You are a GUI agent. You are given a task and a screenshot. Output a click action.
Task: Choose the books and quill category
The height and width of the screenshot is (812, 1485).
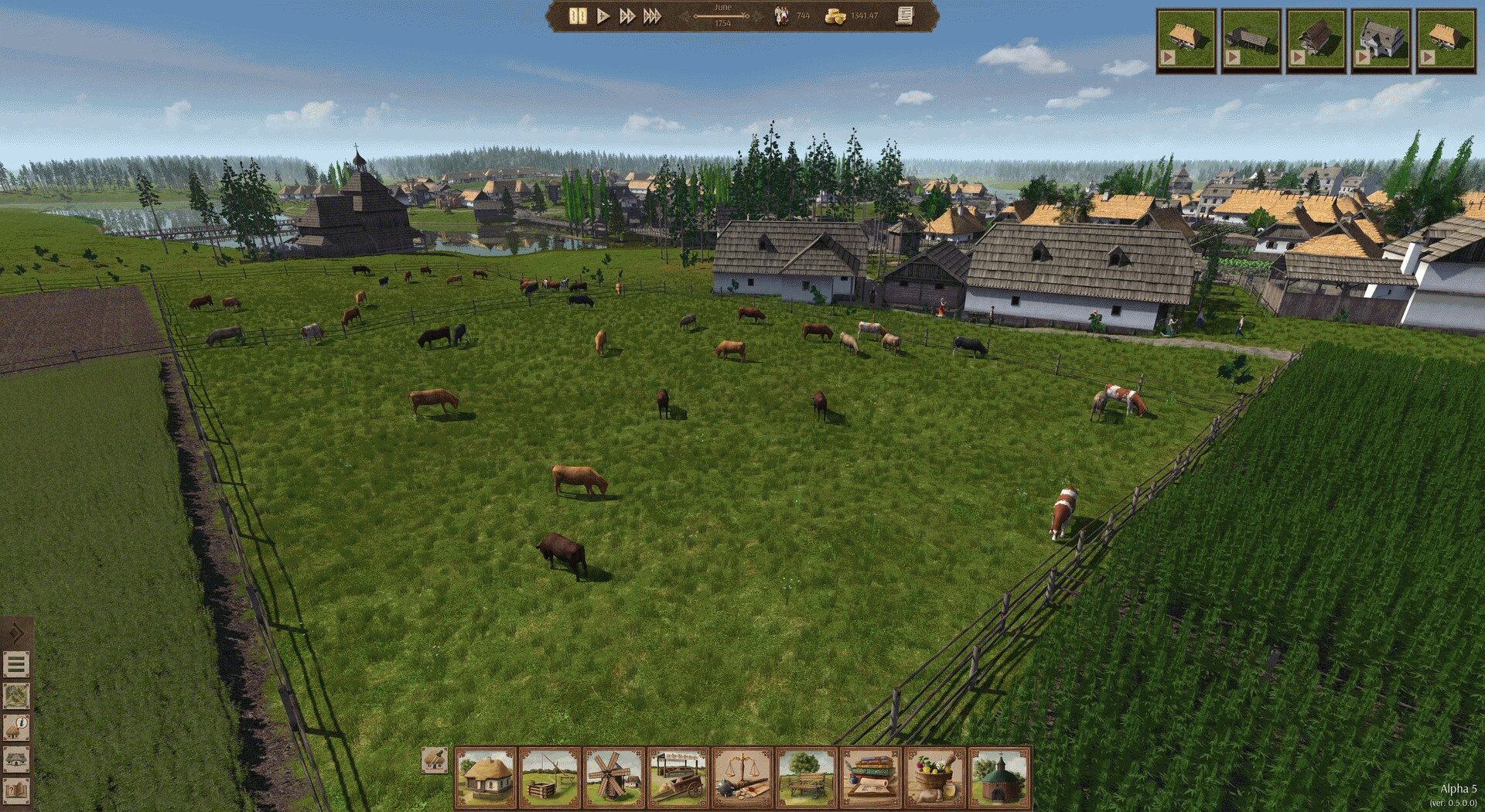coord(871,776)
